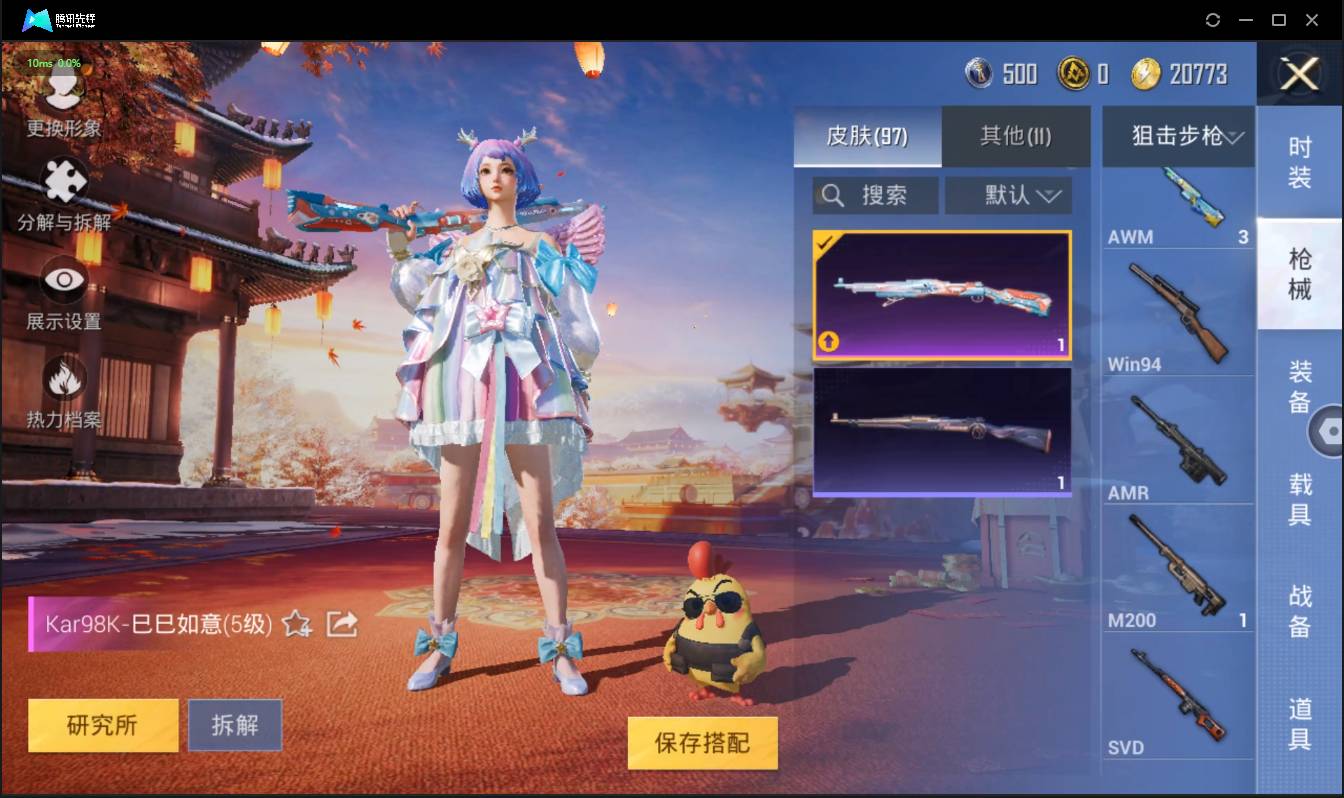This screenshot has width=1344, height=798.
Task: Click the silver coin currency balance icon
Action: pyautogui.click(x=978, y=73)
